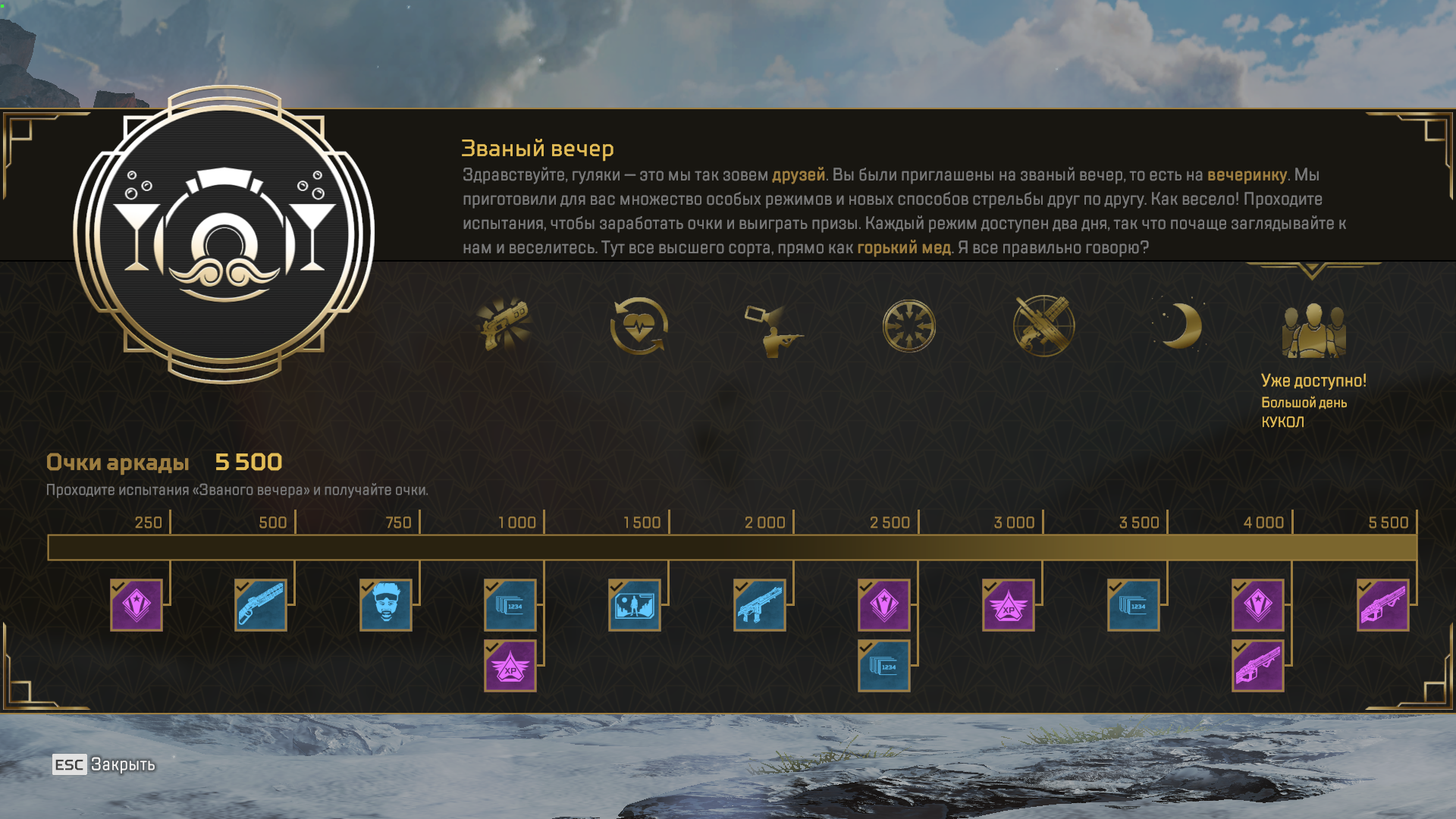Image resolution: width=1456 pixels, height=819 pixels.
Task: Select the heart with arrows mode icon
Action: pyautogui.click(x=639, y=326)
